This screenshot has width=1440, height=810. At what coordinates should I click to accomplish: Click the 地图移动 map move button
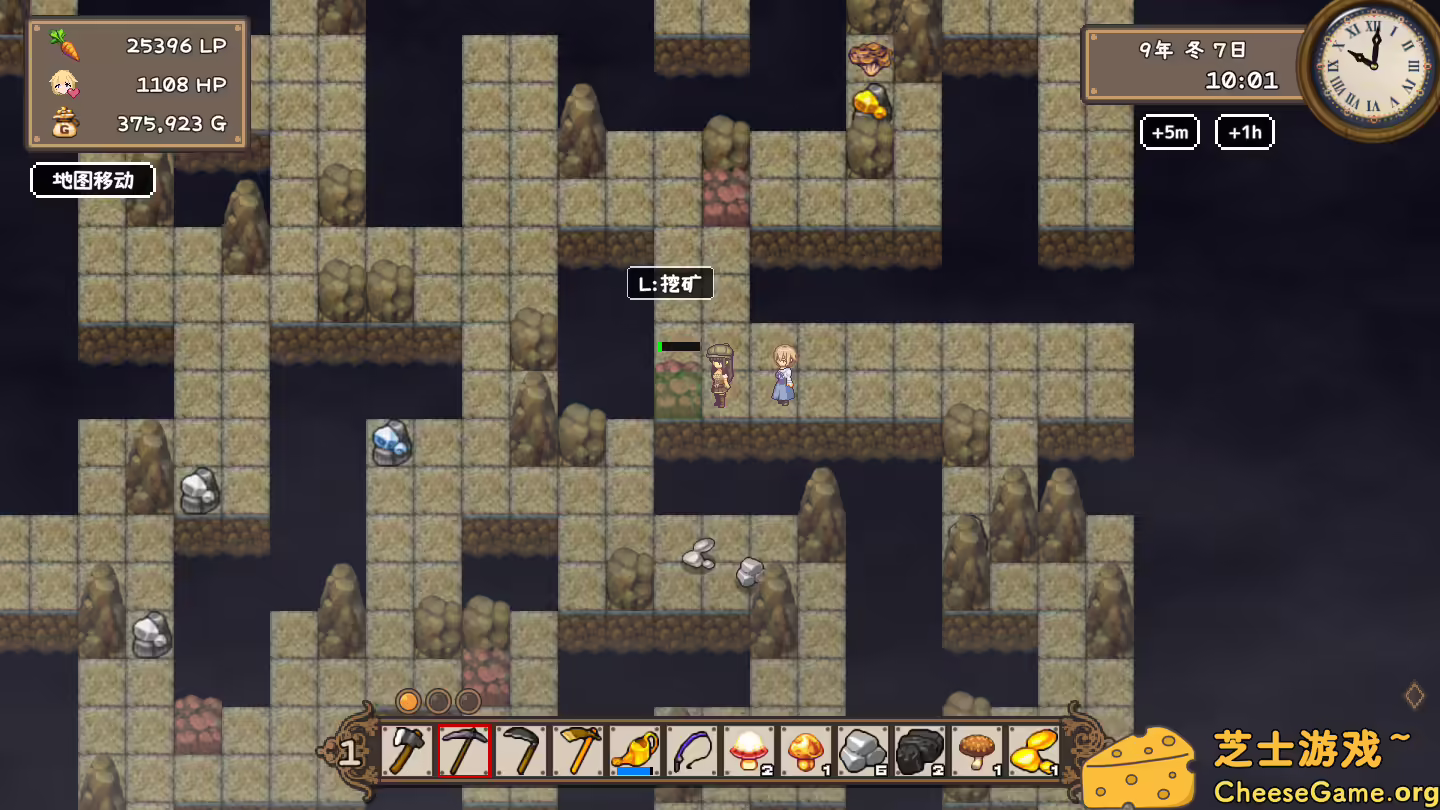click(93, 180)
